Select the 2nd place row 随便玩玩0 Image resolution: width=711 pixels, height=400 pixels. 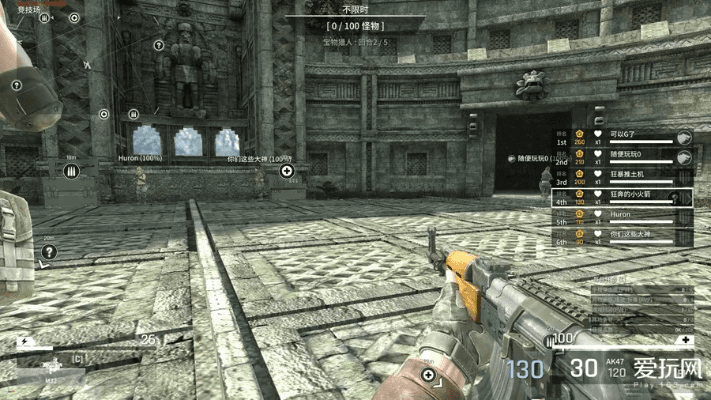620,157
